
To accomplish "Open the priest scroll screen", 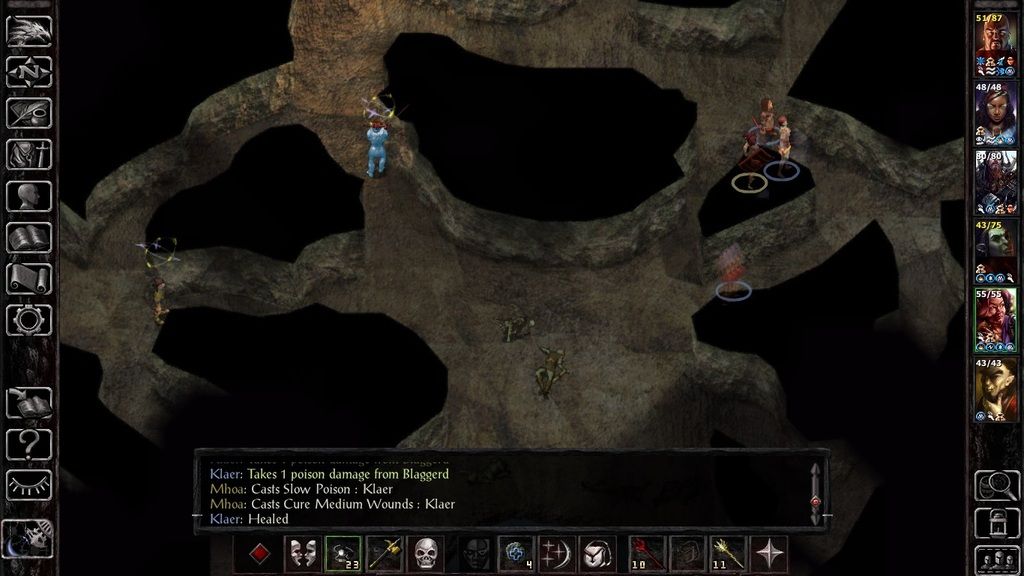I will pos(29,279).
